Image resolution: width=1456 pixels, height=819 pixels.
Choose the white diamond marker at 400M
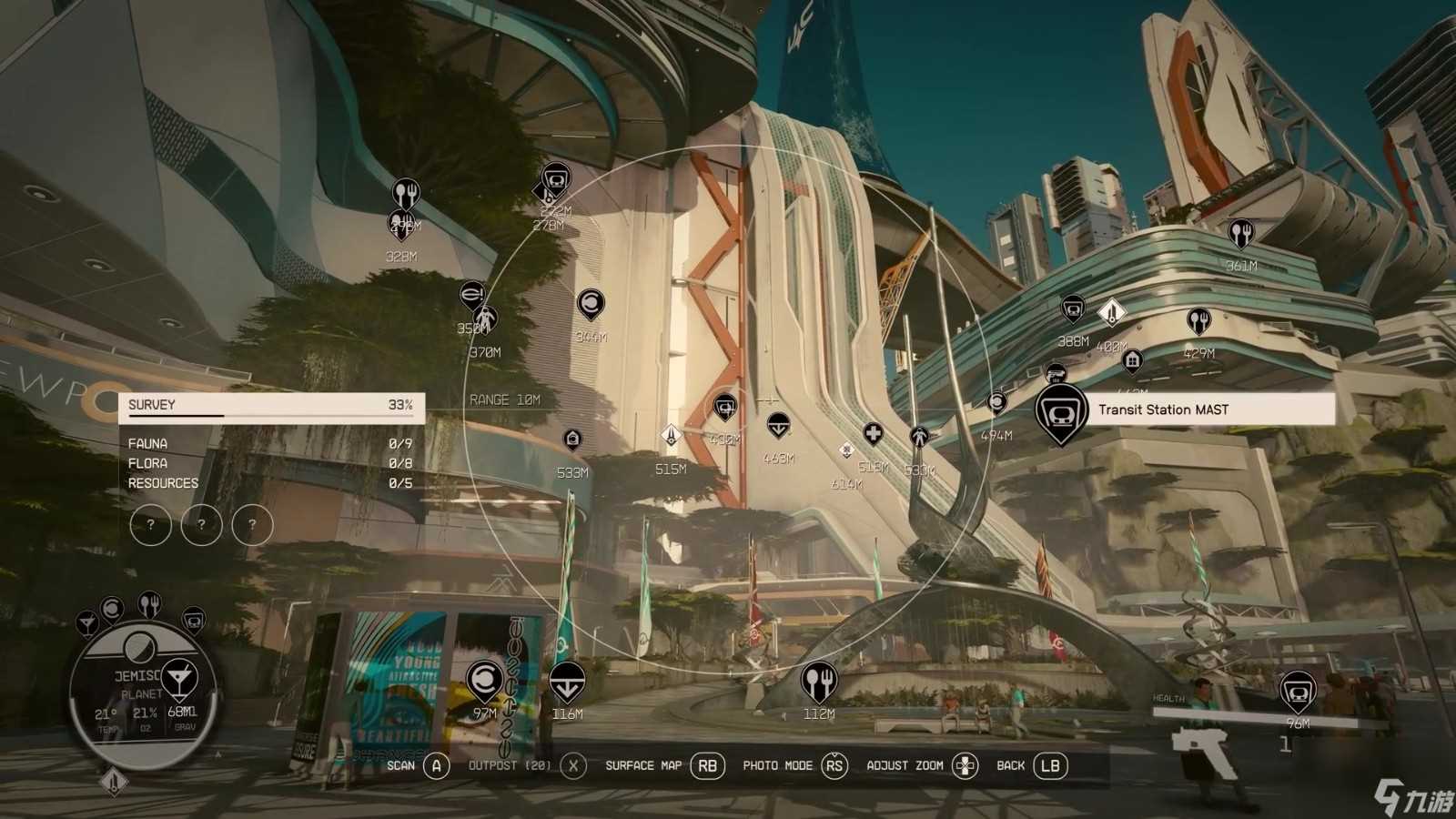[1112, 313]
